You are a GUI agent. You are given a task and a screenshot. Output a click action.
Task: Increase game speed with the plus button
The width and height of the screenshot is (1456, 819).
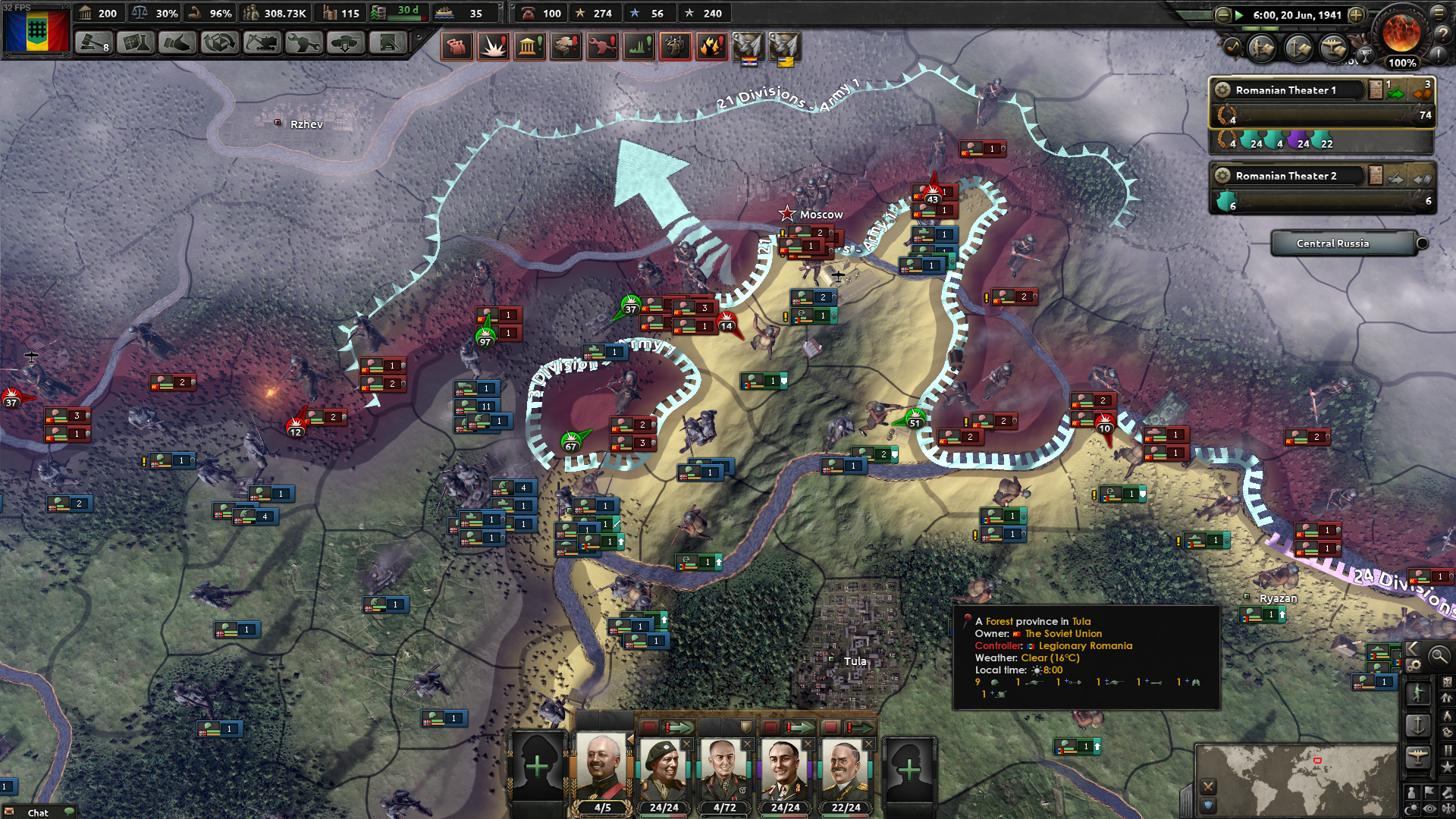tap(1356, 14)
